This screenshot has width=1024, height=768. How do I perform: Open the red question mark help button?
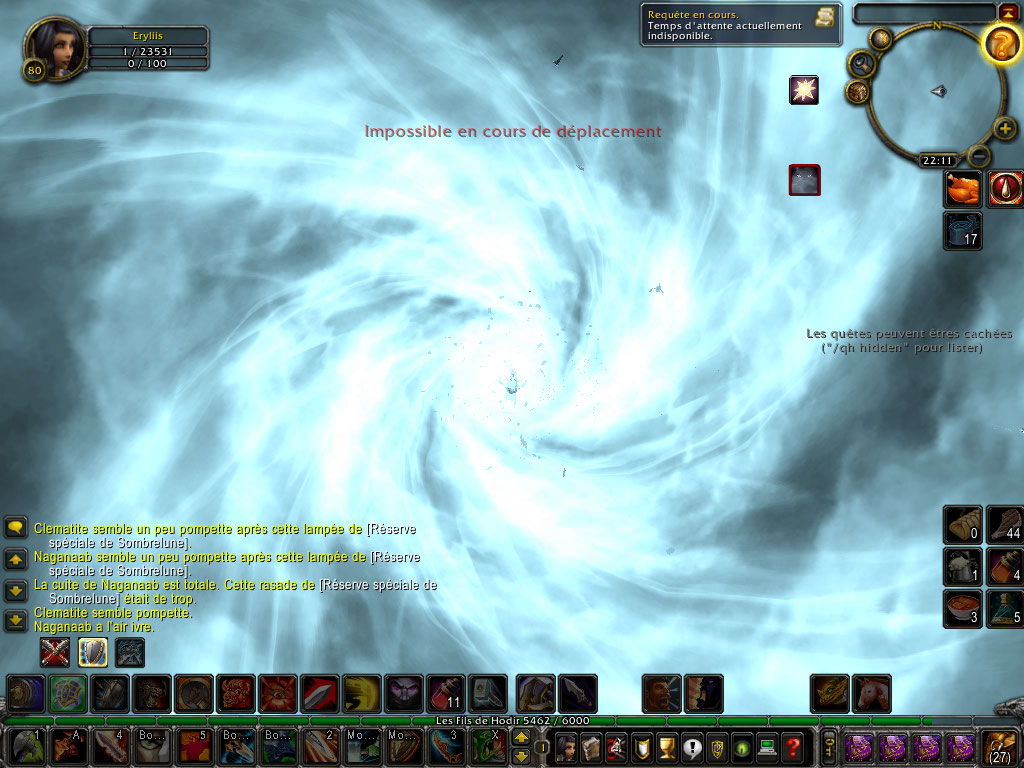point(793,747)
